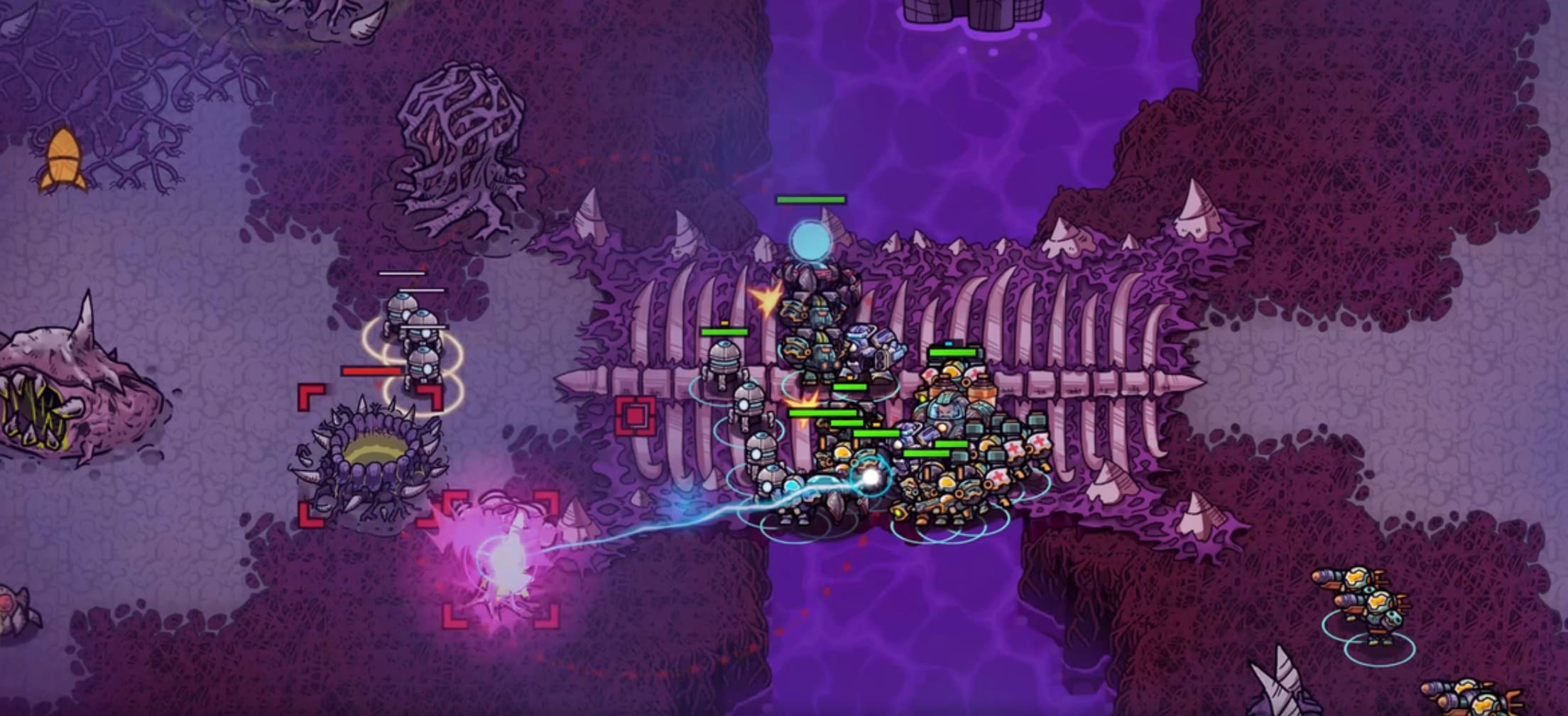The image size is (1568, 716).
Task: Select the red-bracketed spiked nest structure
Action: (370, 457)
